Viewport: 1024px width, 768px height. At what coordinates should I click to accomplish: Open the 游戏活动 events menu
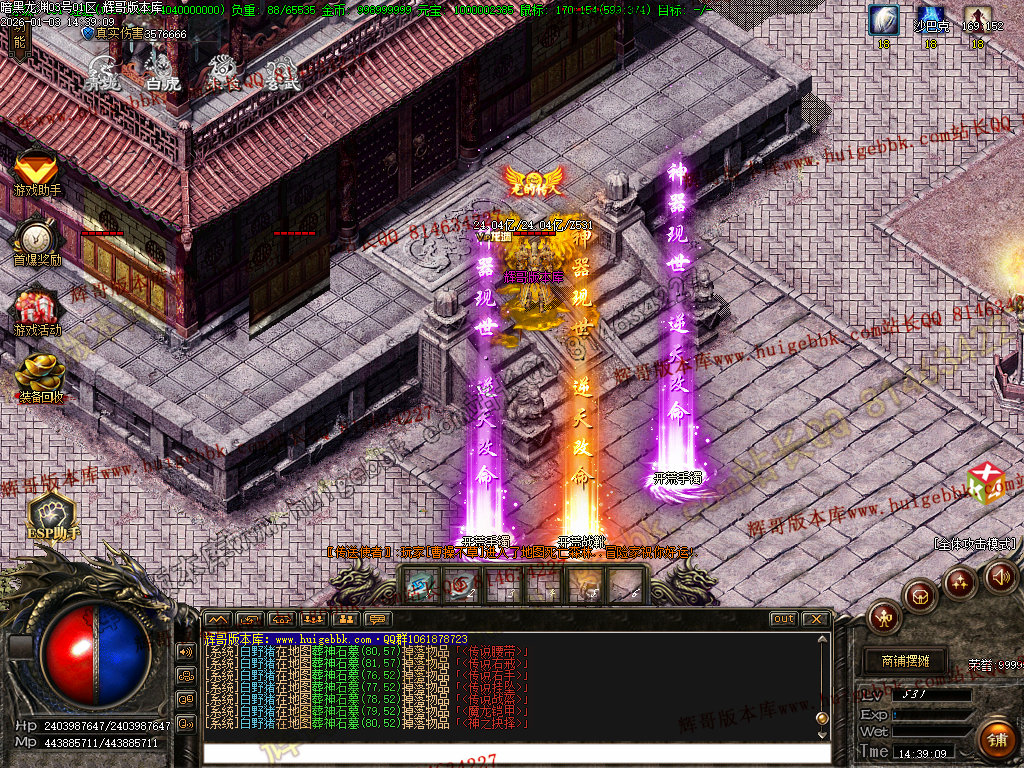[x=37, y=311]
